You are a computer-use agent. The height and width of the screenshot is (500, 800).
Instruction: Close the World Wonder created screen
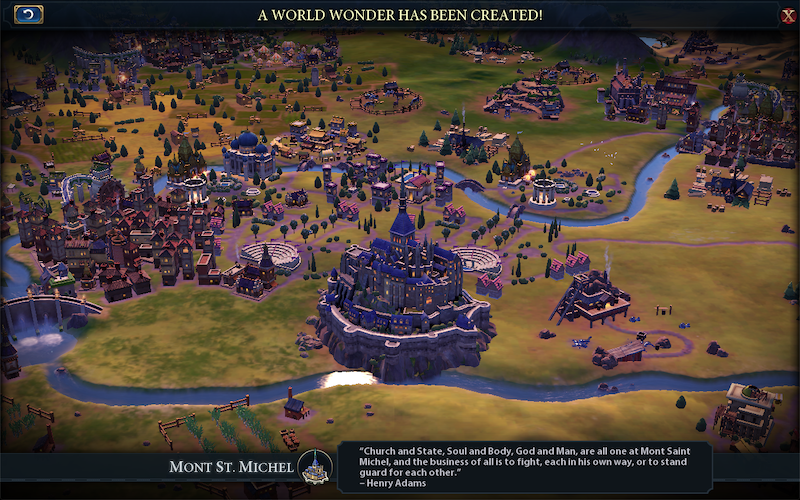pyautogui.click(x=788, y=15)
